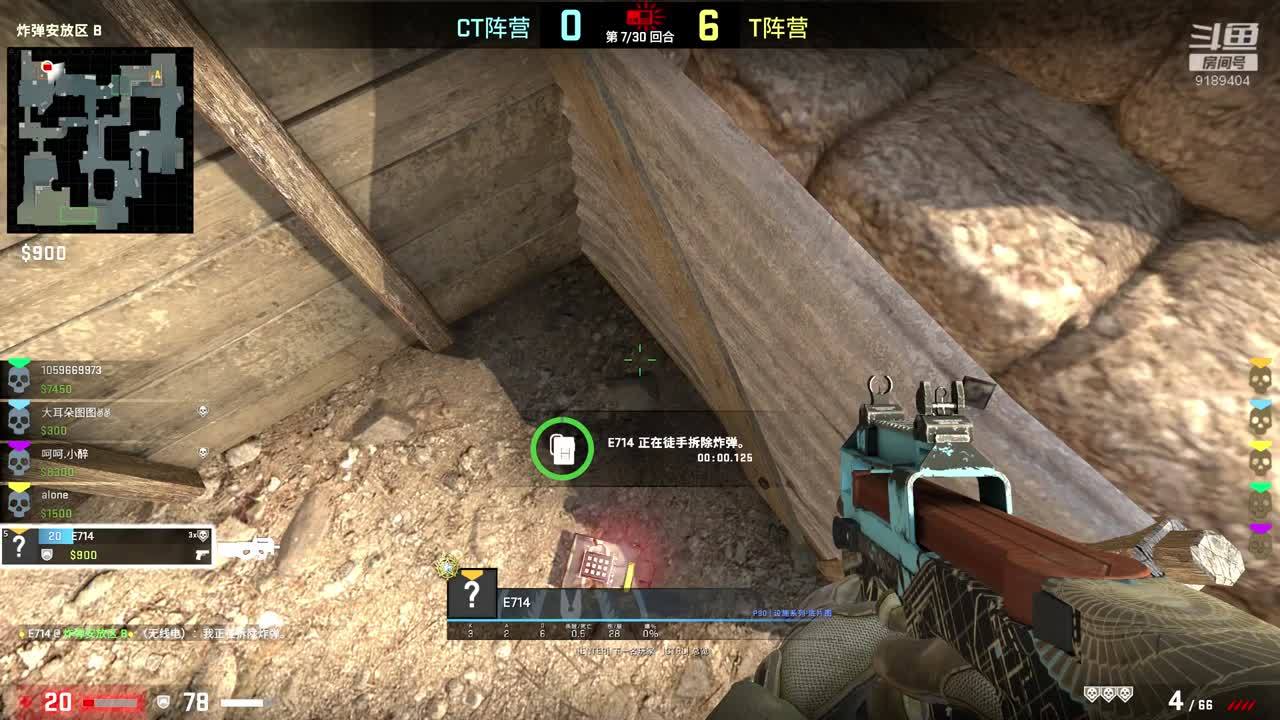Click the highlighted E714 player row
1280x720 pixels.
pos(107,546)
